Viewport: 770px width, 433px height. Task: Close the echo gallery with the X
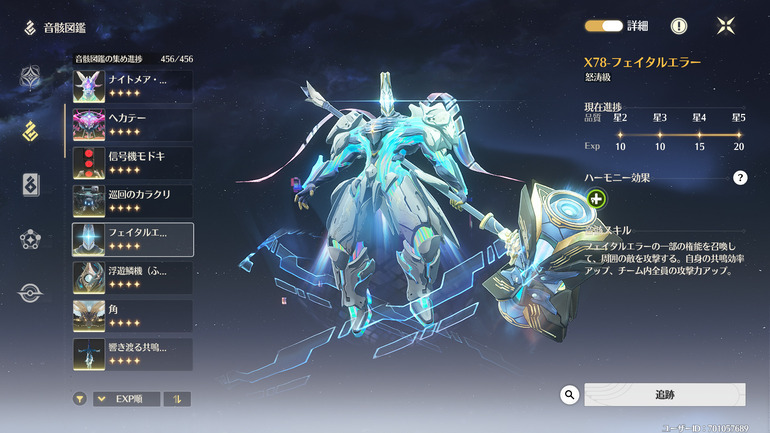point(727,26)
